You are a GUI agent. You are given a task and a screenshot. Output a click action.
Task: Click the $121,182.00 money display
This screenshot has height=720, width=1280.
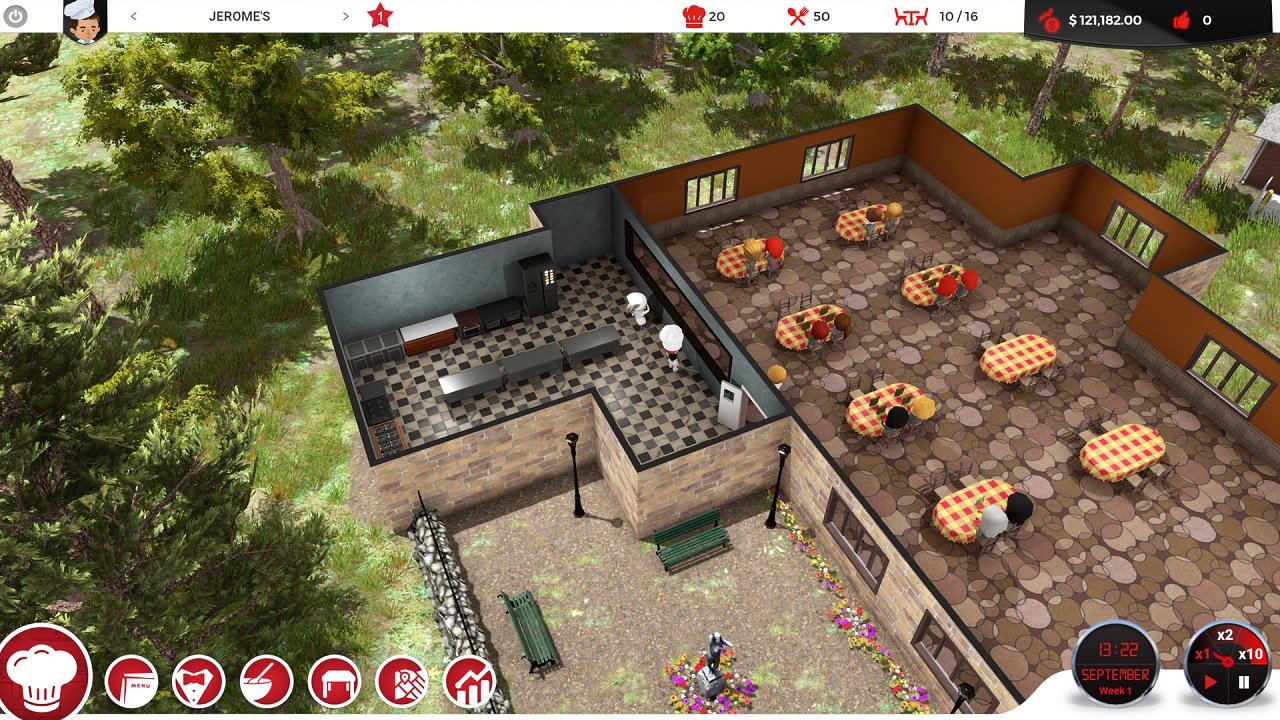coord(1106,19)
